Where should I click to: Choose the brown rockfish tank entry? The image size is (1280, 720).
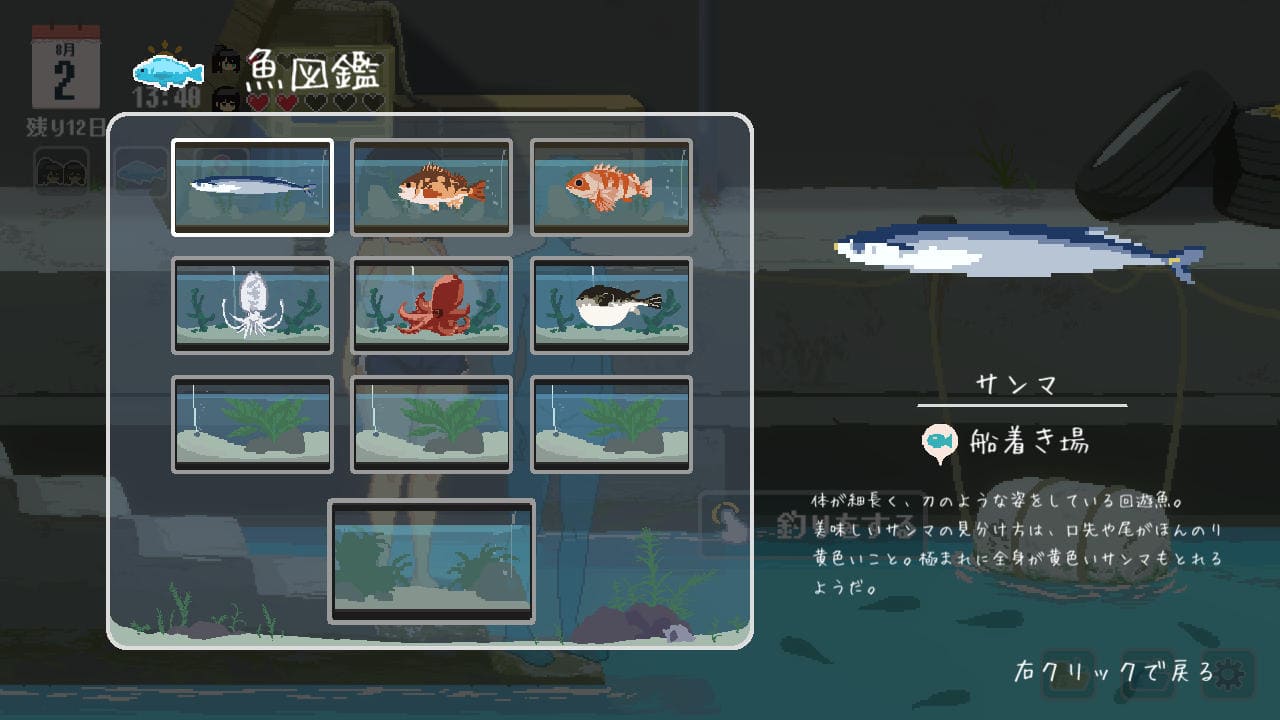(431, 187)
